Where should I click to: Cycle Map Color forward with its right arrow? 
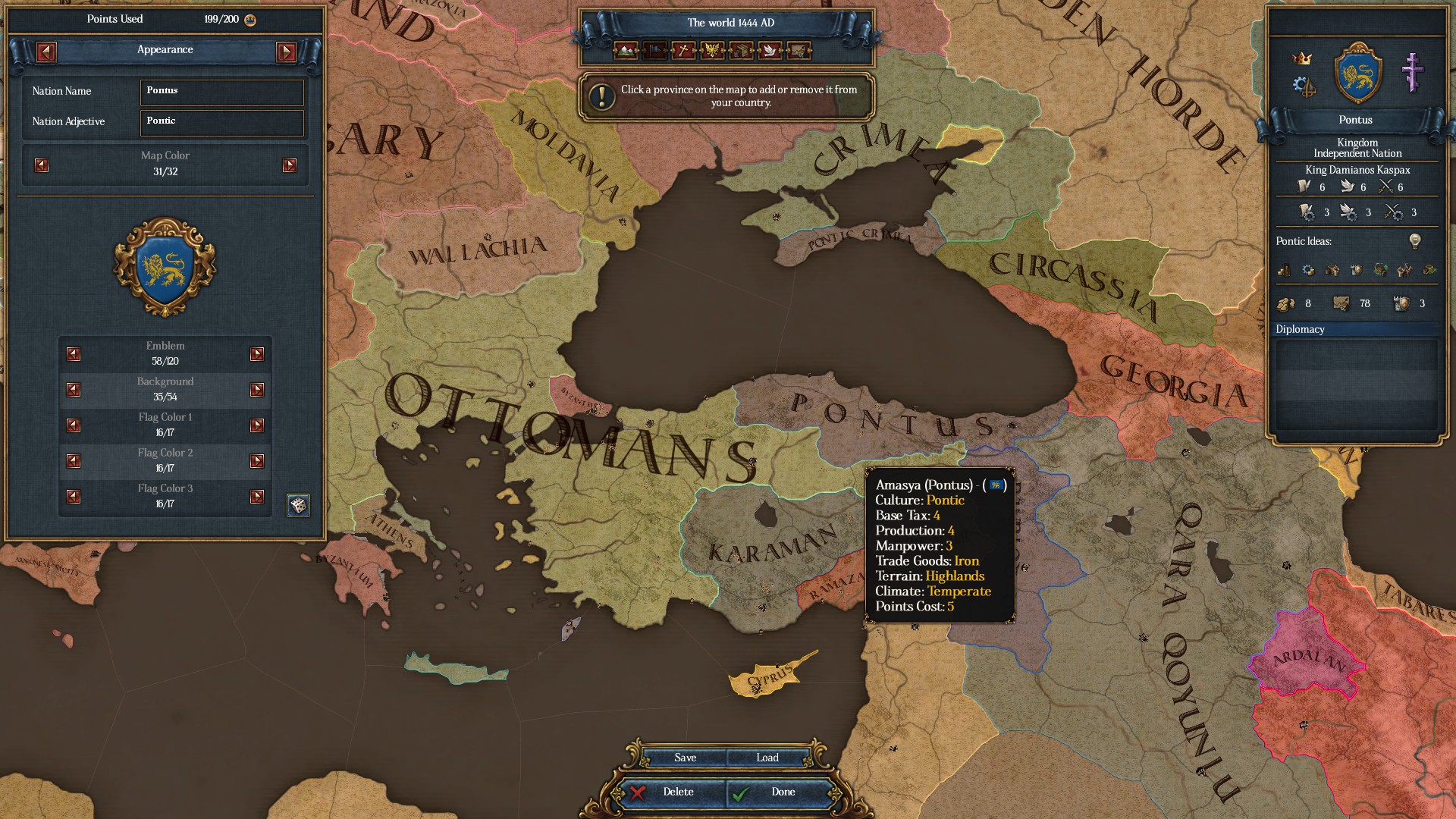point(289,165)
